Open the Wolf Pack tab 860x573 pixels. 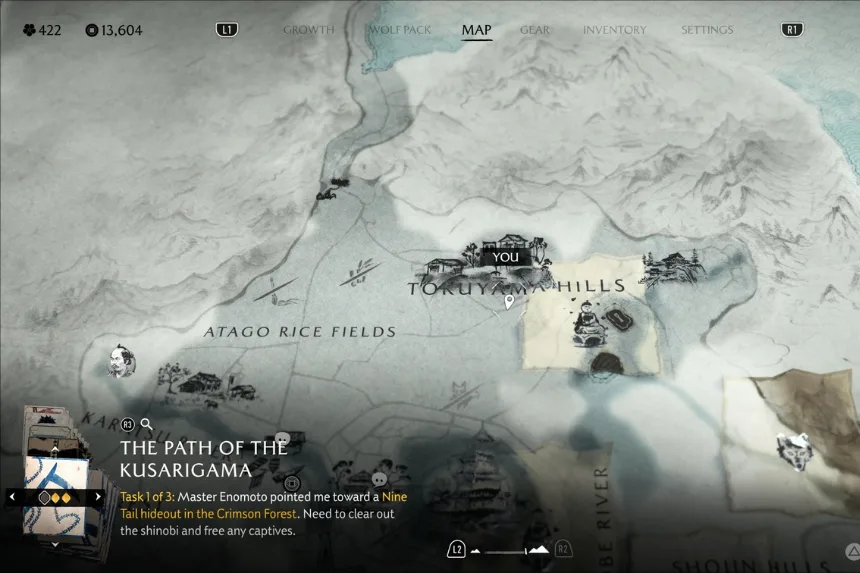pos(400,30)
